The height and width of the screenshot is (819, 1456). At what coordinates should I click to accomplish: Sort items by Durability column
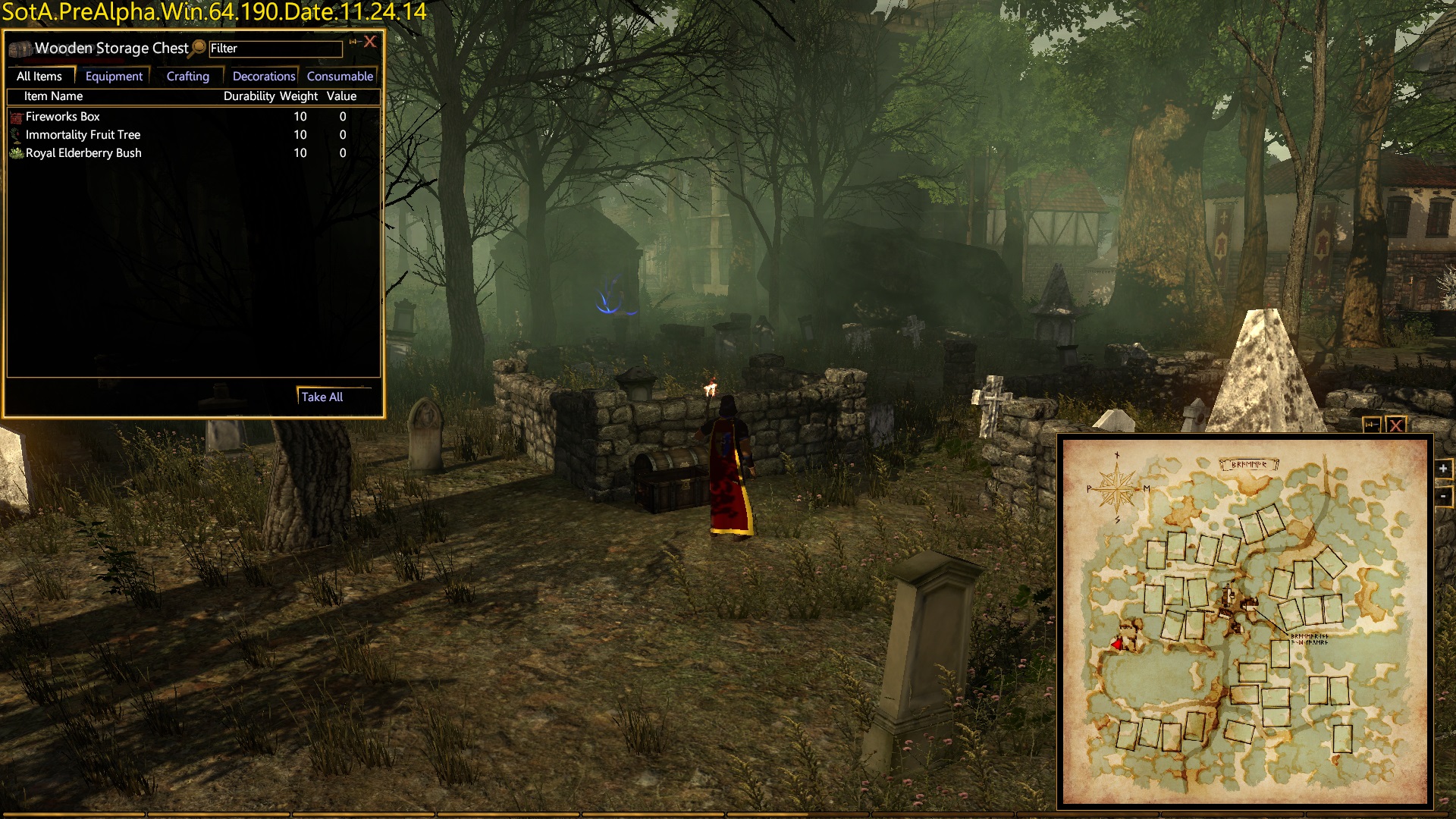(x=249, y=96)
